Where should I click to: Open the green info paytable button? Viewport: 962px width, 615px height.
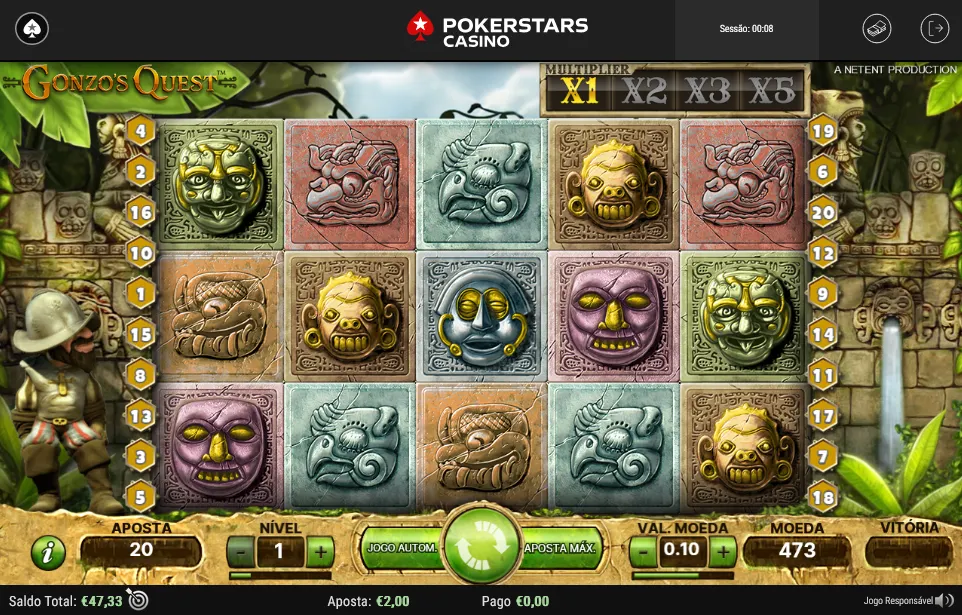[x=47, y=552]
